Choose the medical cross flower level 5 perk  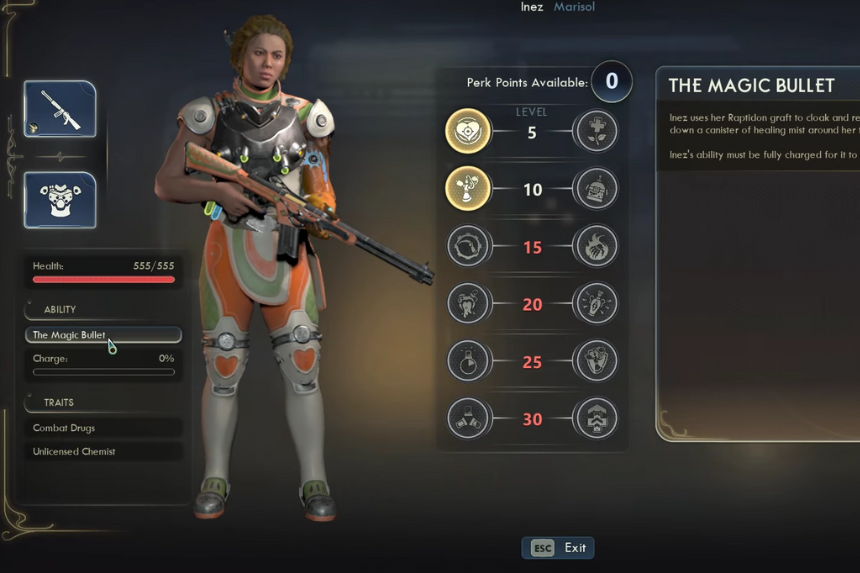(596, 131)
